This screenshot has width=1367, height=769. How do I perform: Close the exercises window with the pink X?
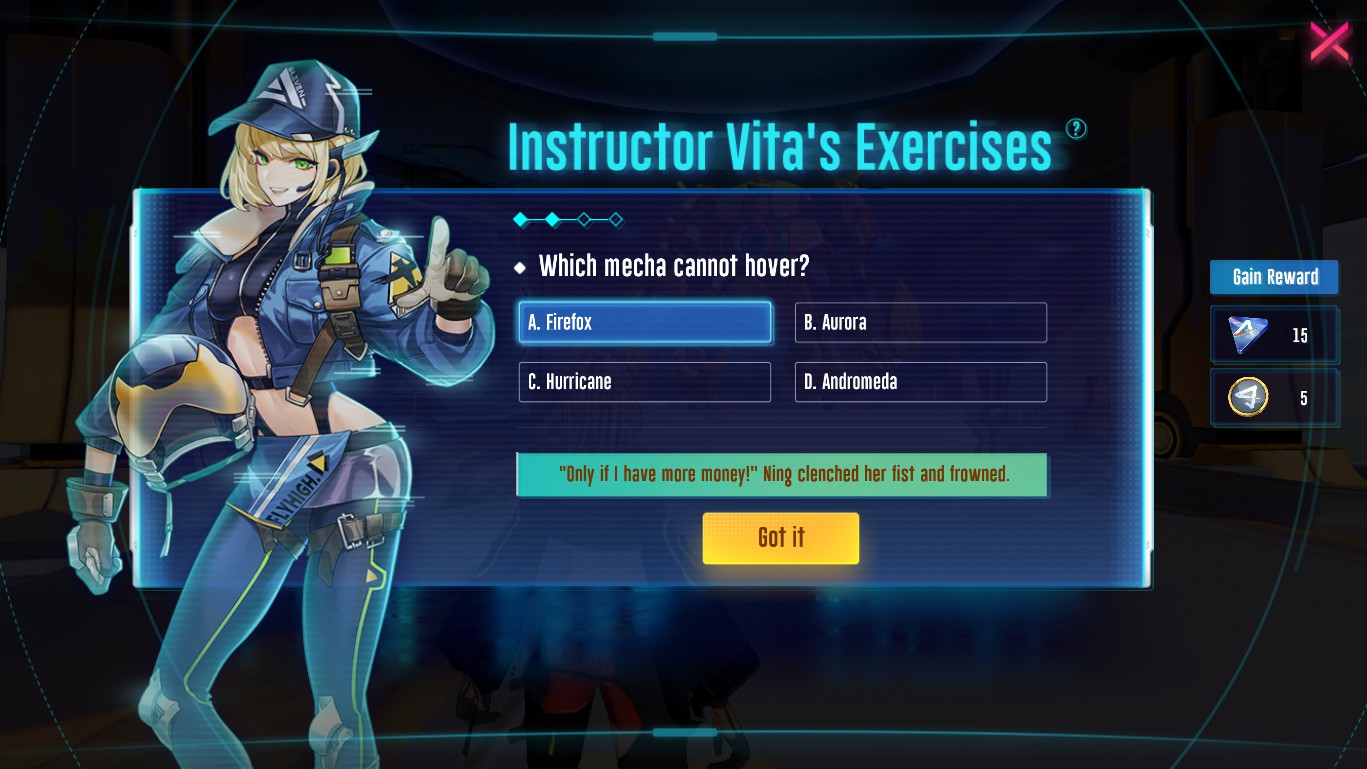1329,42
